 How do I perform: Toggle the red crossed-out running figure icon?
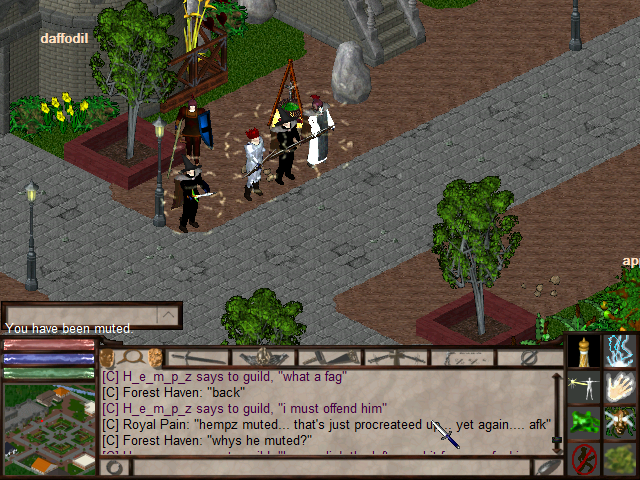(x=585, y=458)
